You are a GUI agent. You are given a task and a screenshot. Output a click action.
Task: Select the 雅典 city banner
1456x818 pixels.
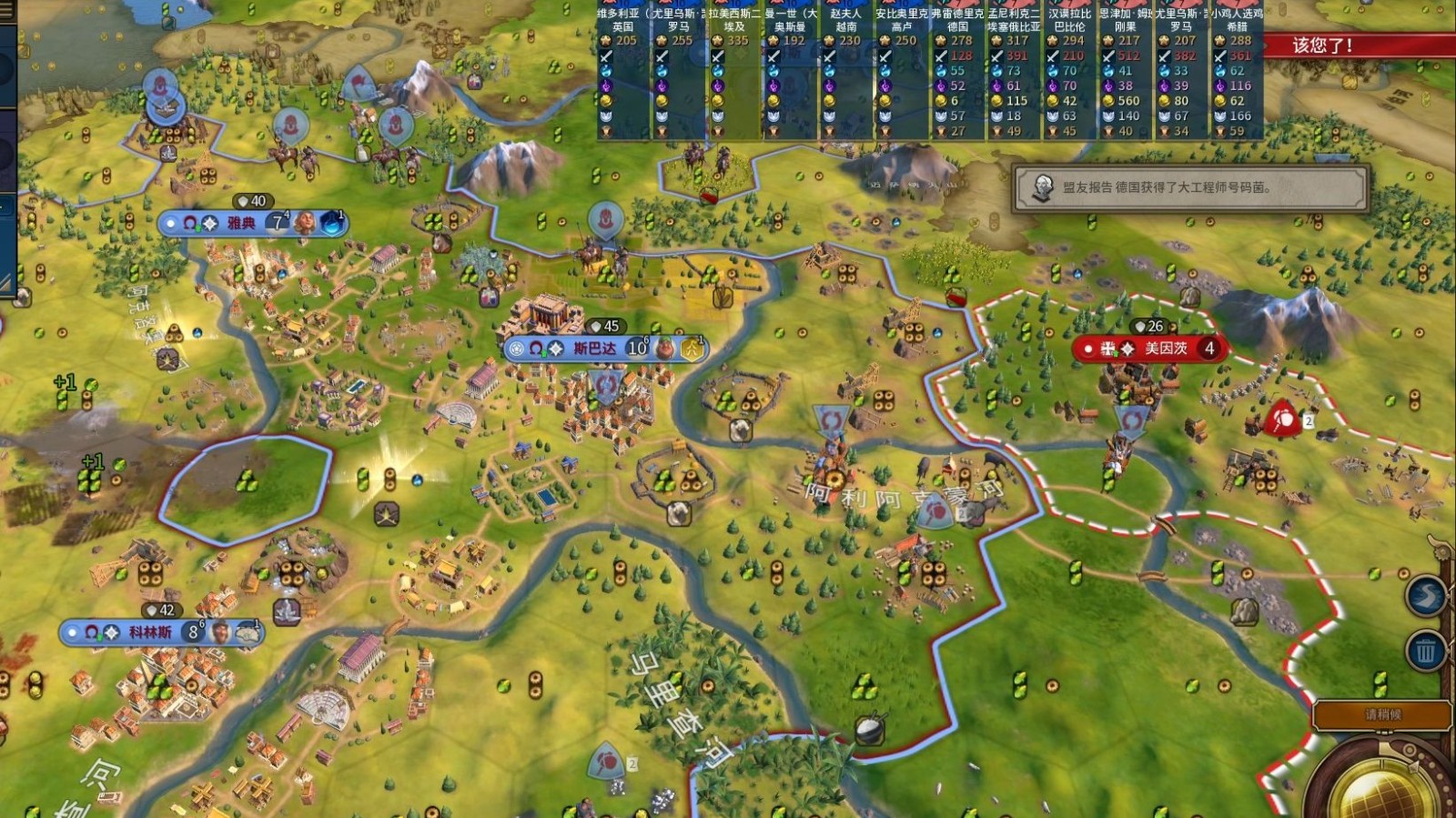click(x=241, y=223)
